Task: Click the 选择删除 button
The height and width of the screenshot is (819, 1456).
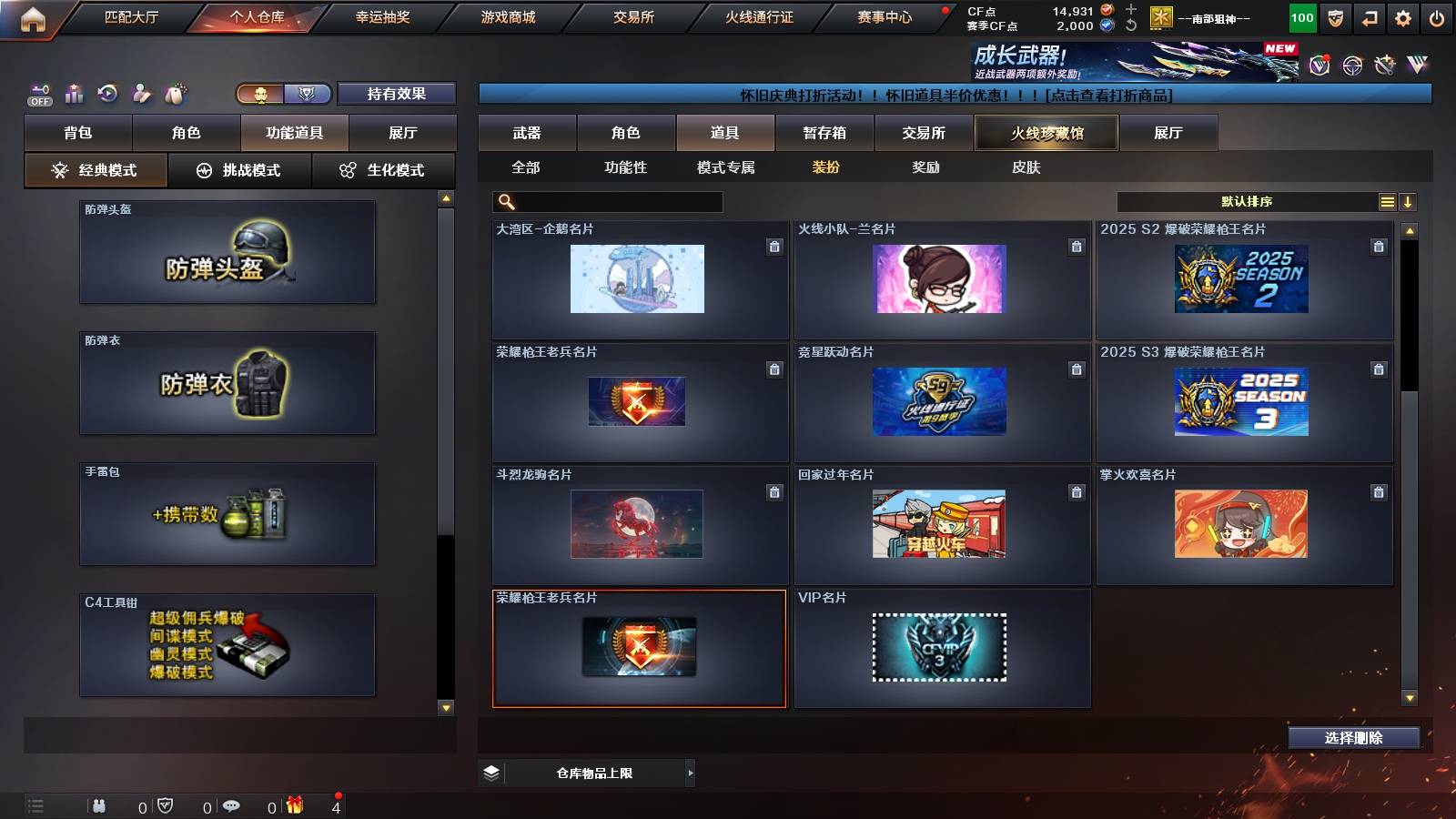Action: pos(1353,737)
